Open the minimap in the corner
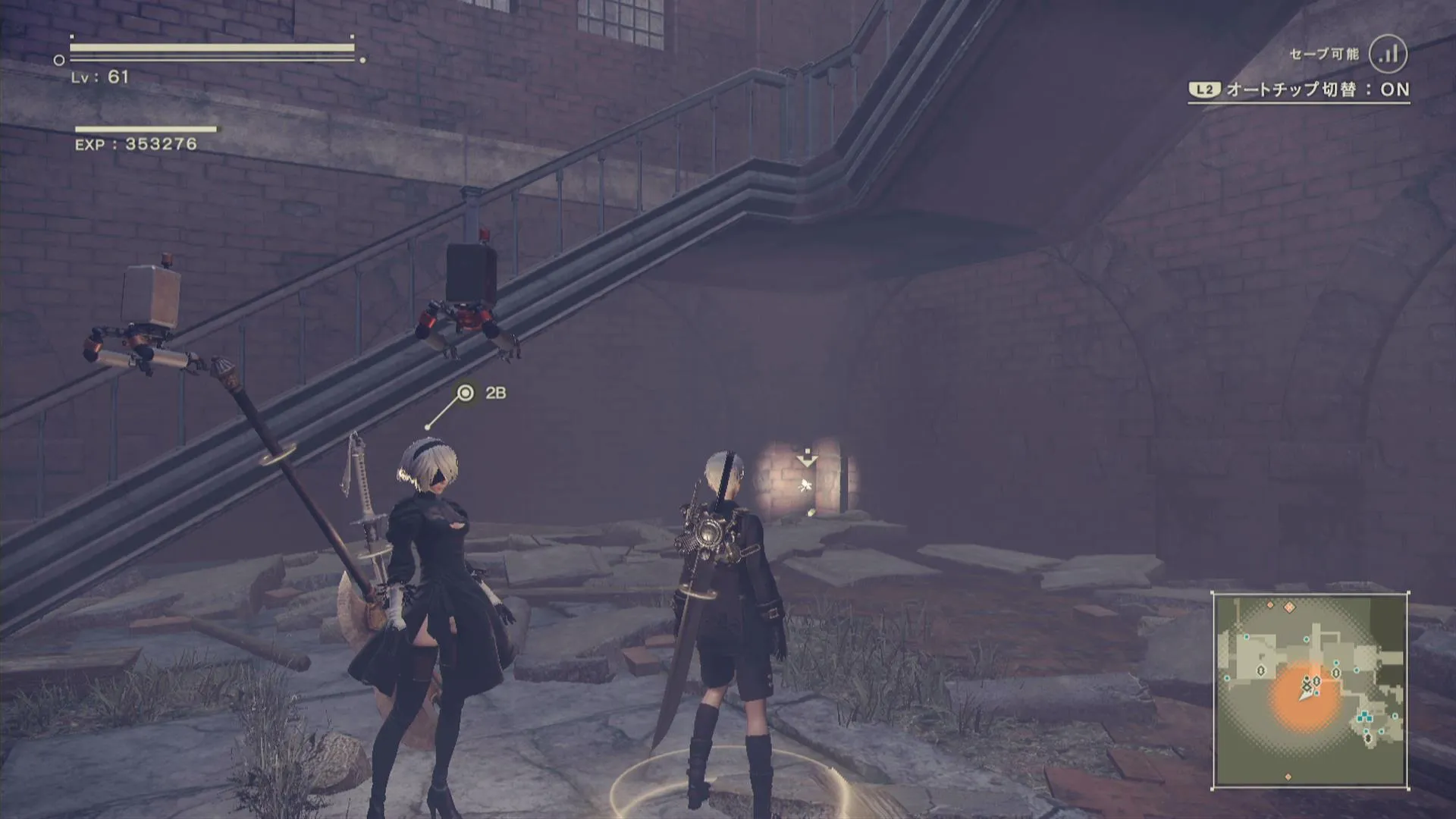This screenshot has height=819, width=1456. pos(1310,690)
